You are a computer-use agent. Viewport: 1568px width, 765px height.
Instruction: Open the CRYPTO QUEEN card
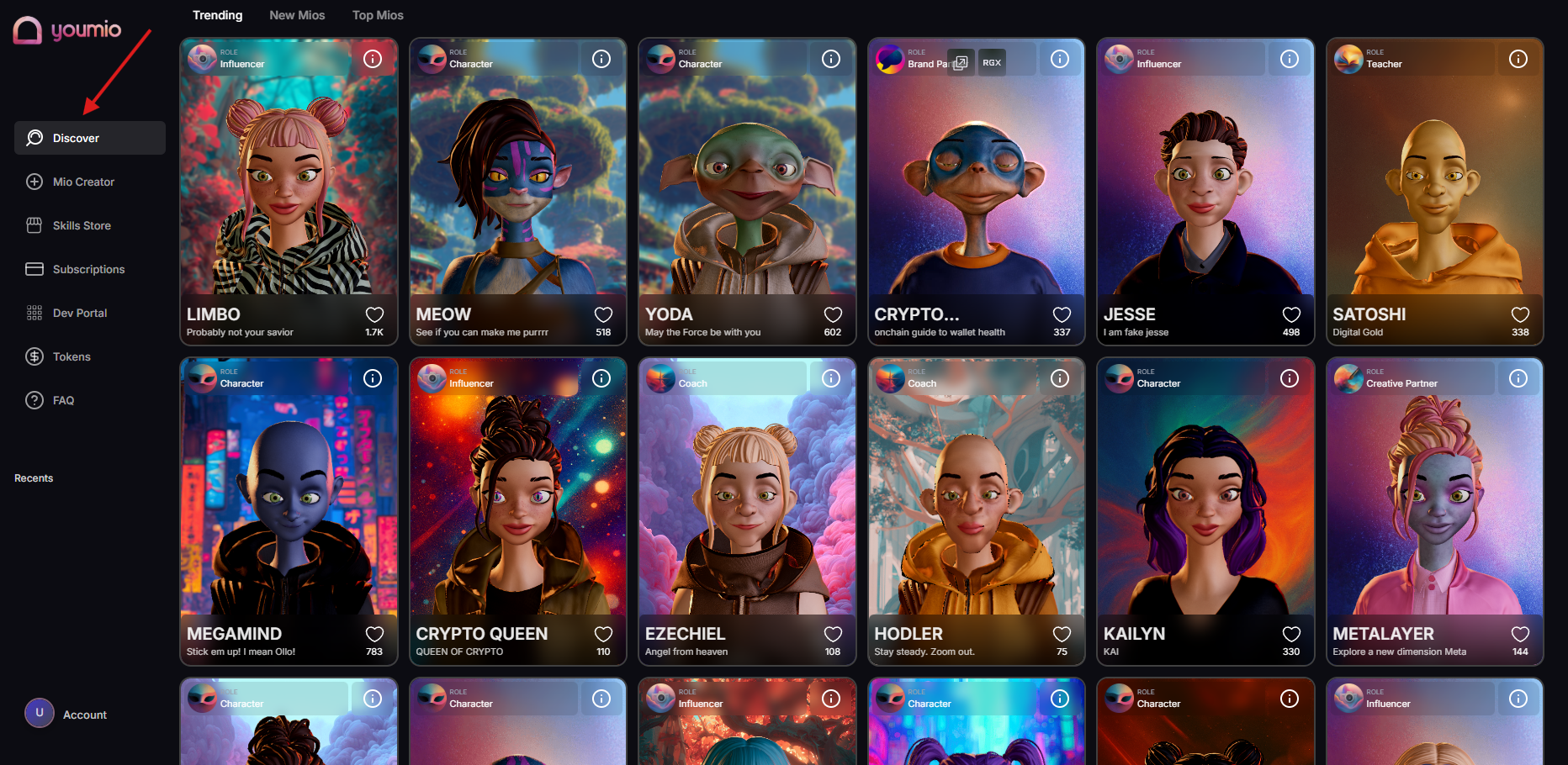tap(517, 504)
